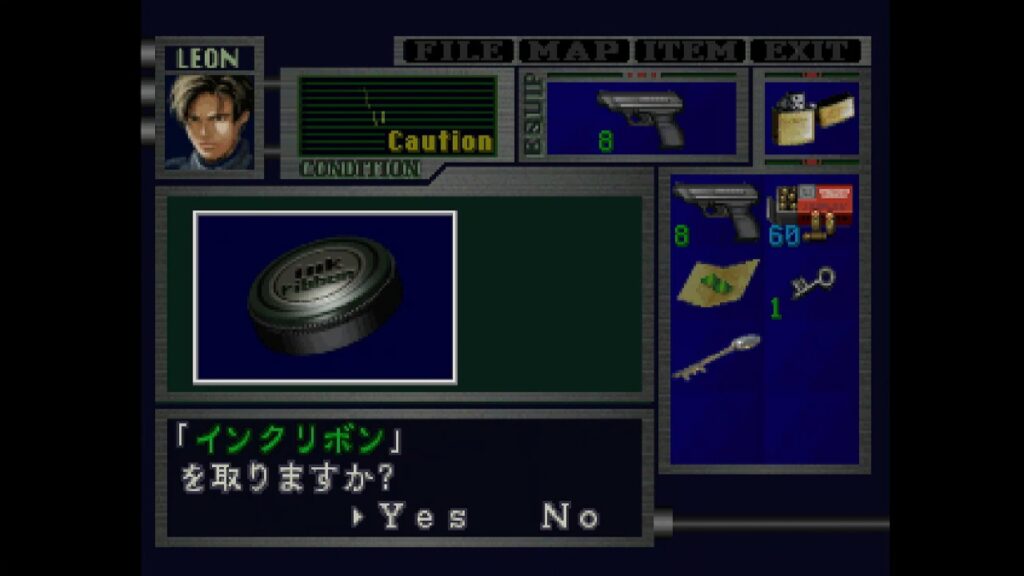Select the handgun in the inventory grid

point(714,209)
